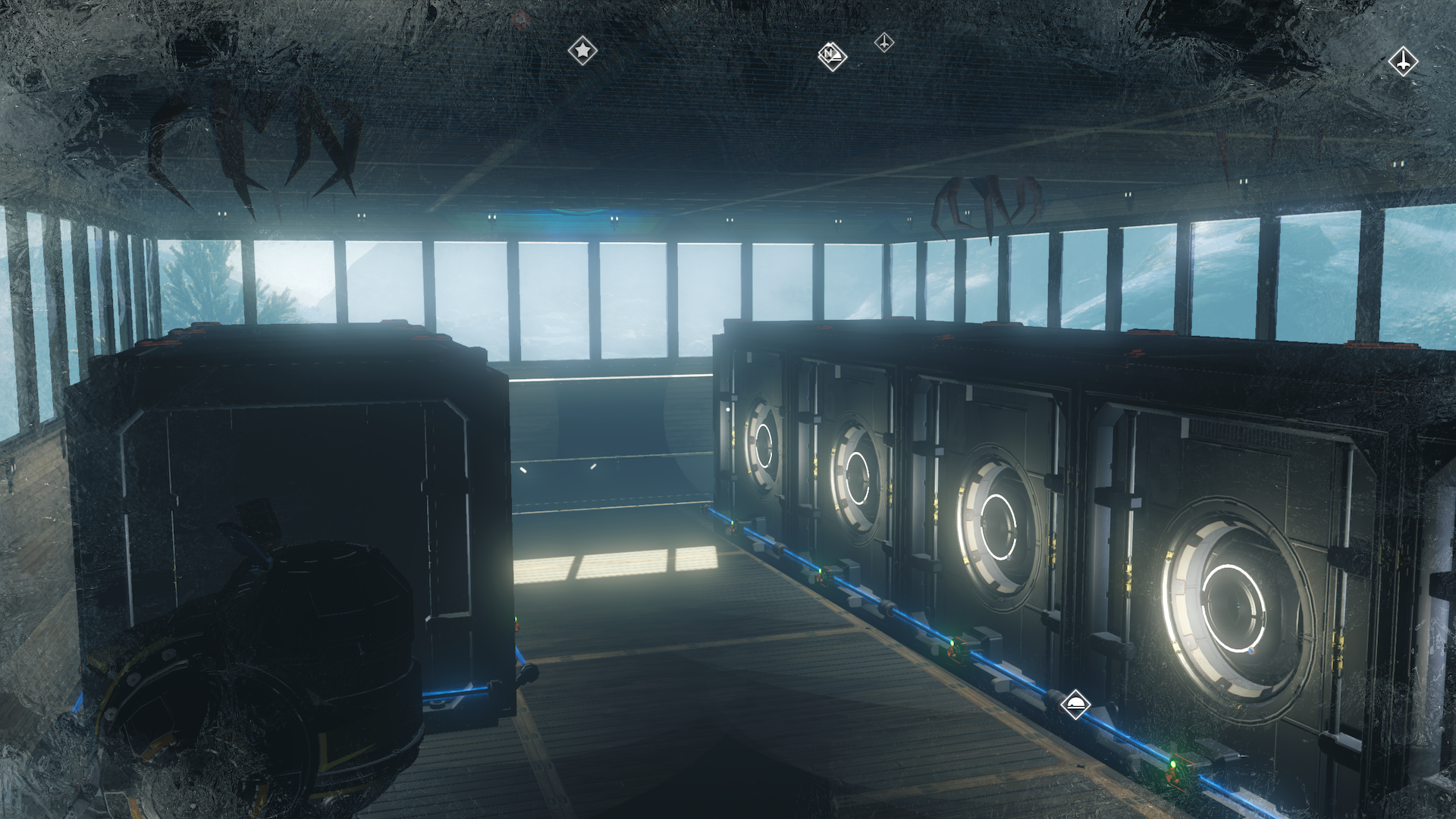Select the star objective marker at the top
Screen dimensions: 1456x819
coord(582,51)
